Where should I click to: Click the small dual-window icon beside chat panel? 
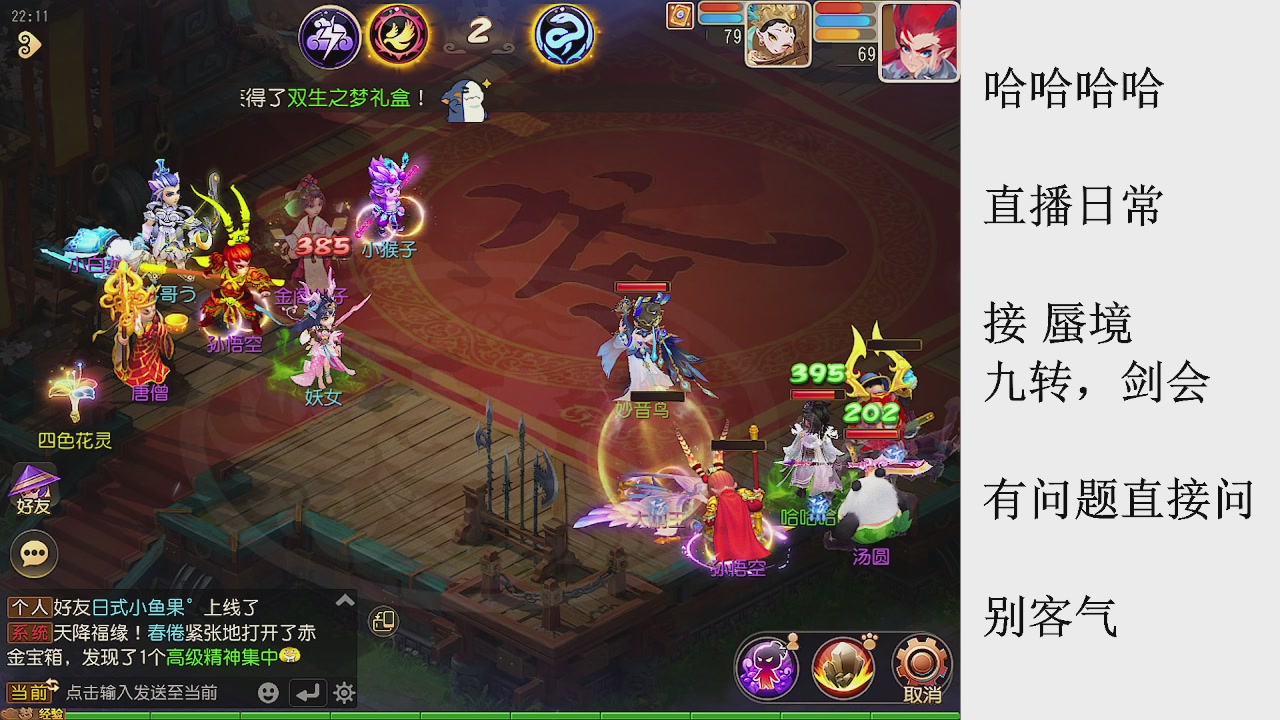click(x=384, y=622)
